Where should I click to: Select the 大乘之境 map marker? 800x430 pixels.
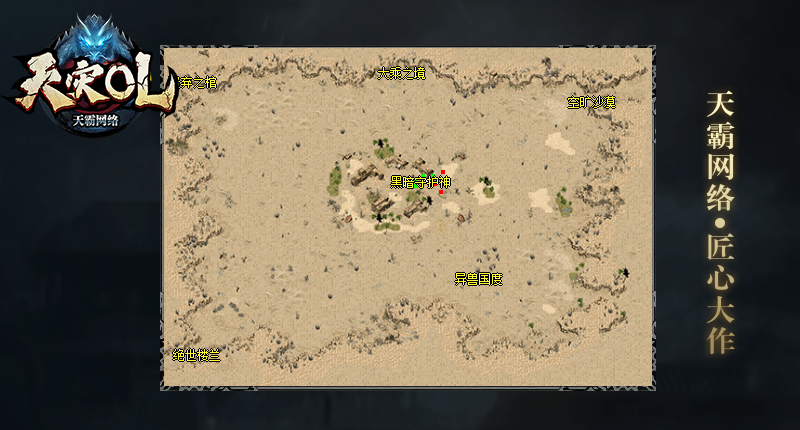pos(401,73)
